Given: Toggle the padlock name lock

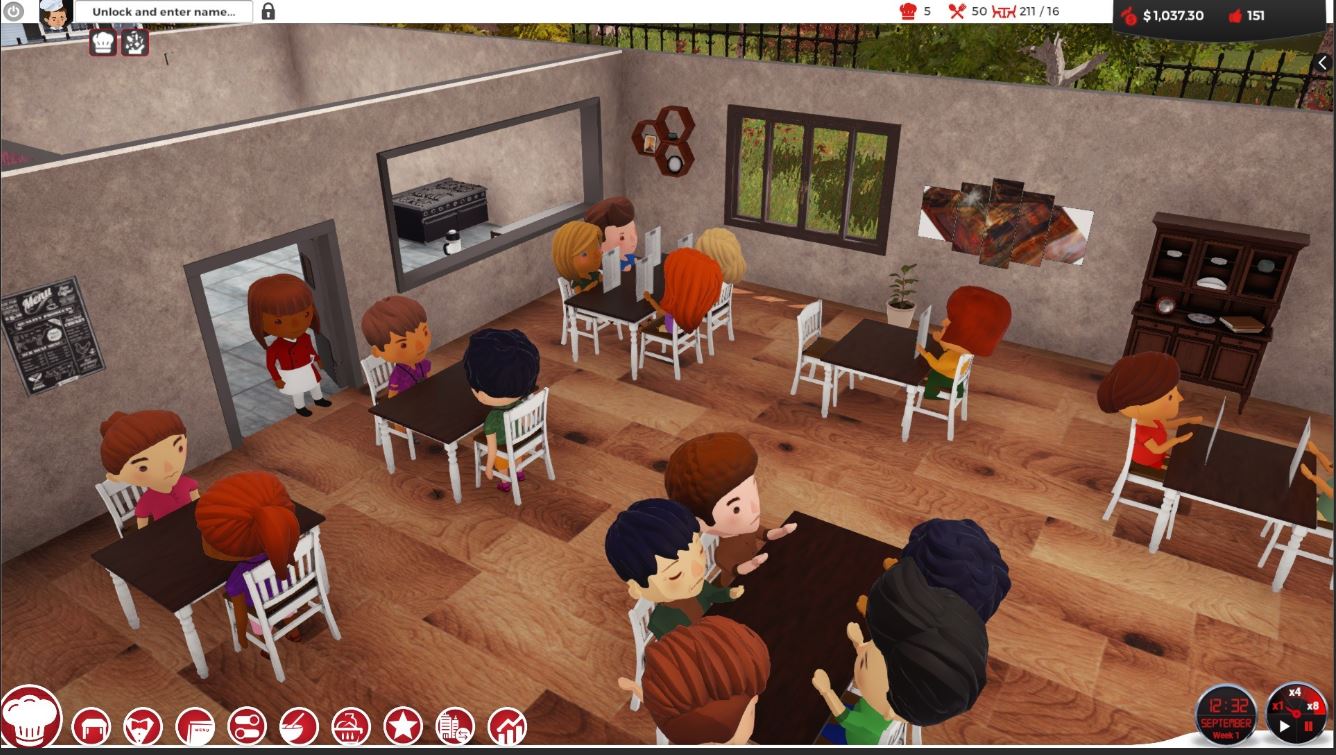Looking at the screenshot, I should pyautogui.click(x=268, y=12).
